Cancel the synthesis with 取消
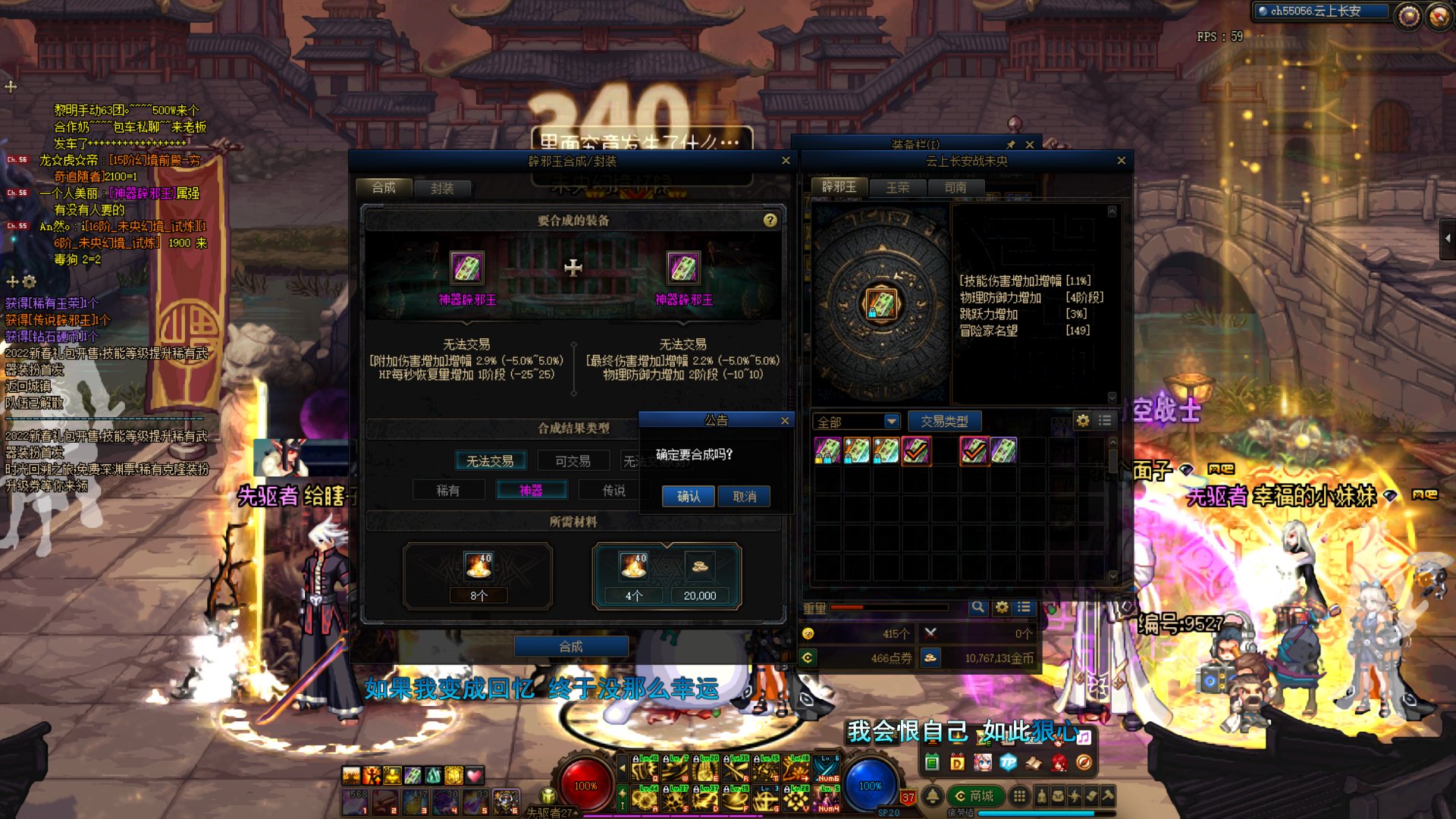 (744, 497)
